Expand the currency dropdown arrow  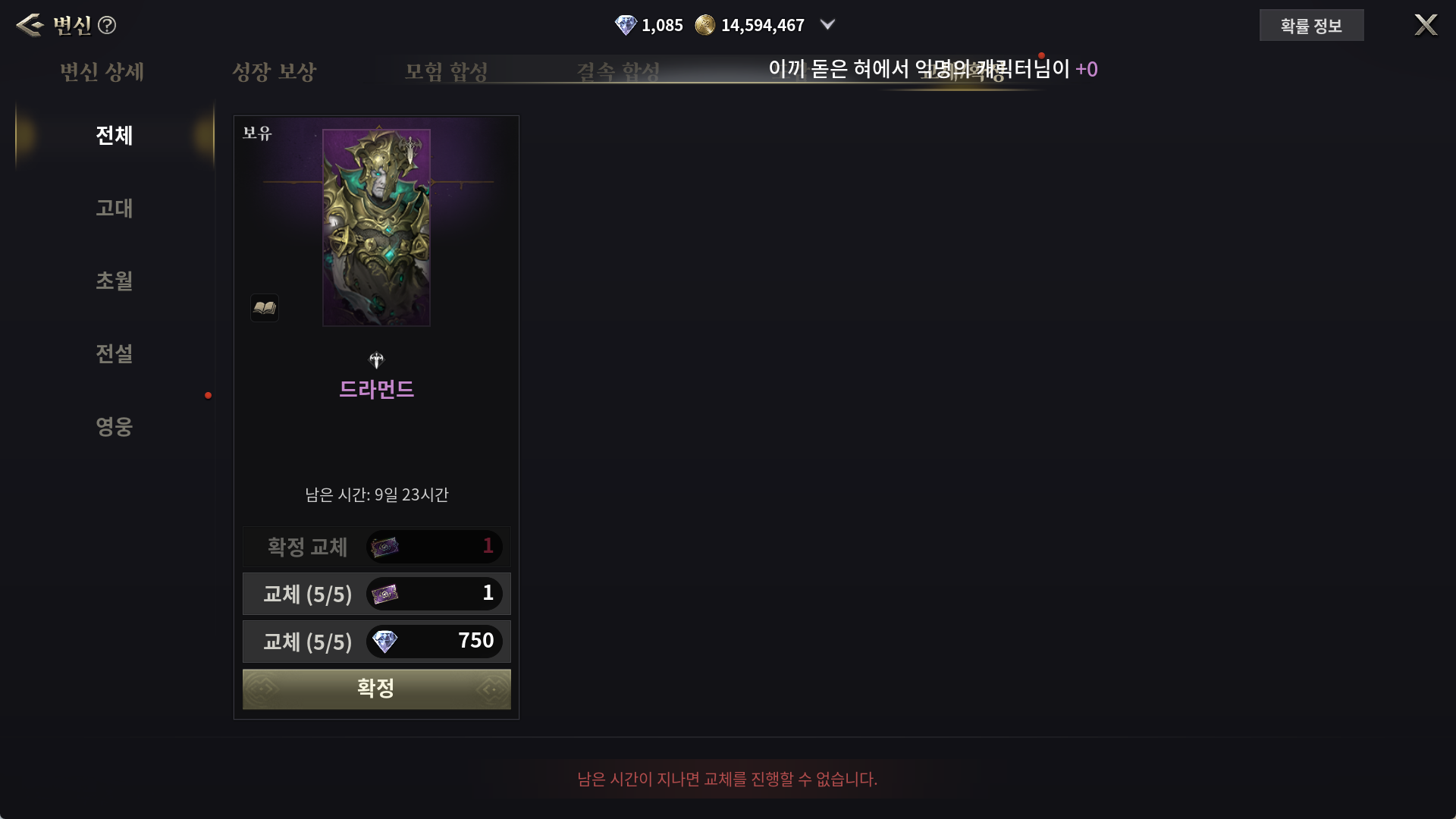pos(828,25)
